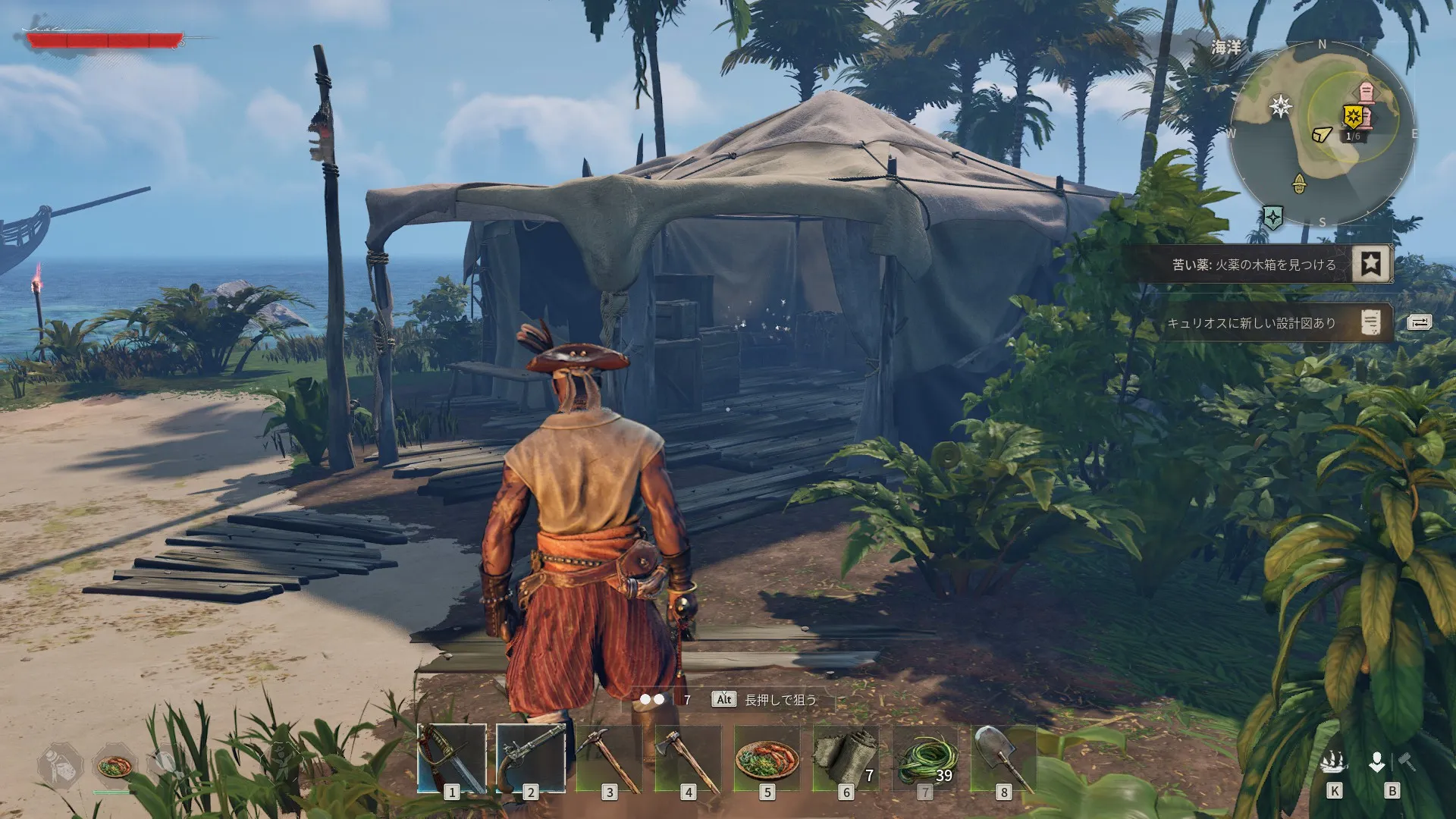
Task: Select the white compass star map marker
Action: pos(1281,105)
